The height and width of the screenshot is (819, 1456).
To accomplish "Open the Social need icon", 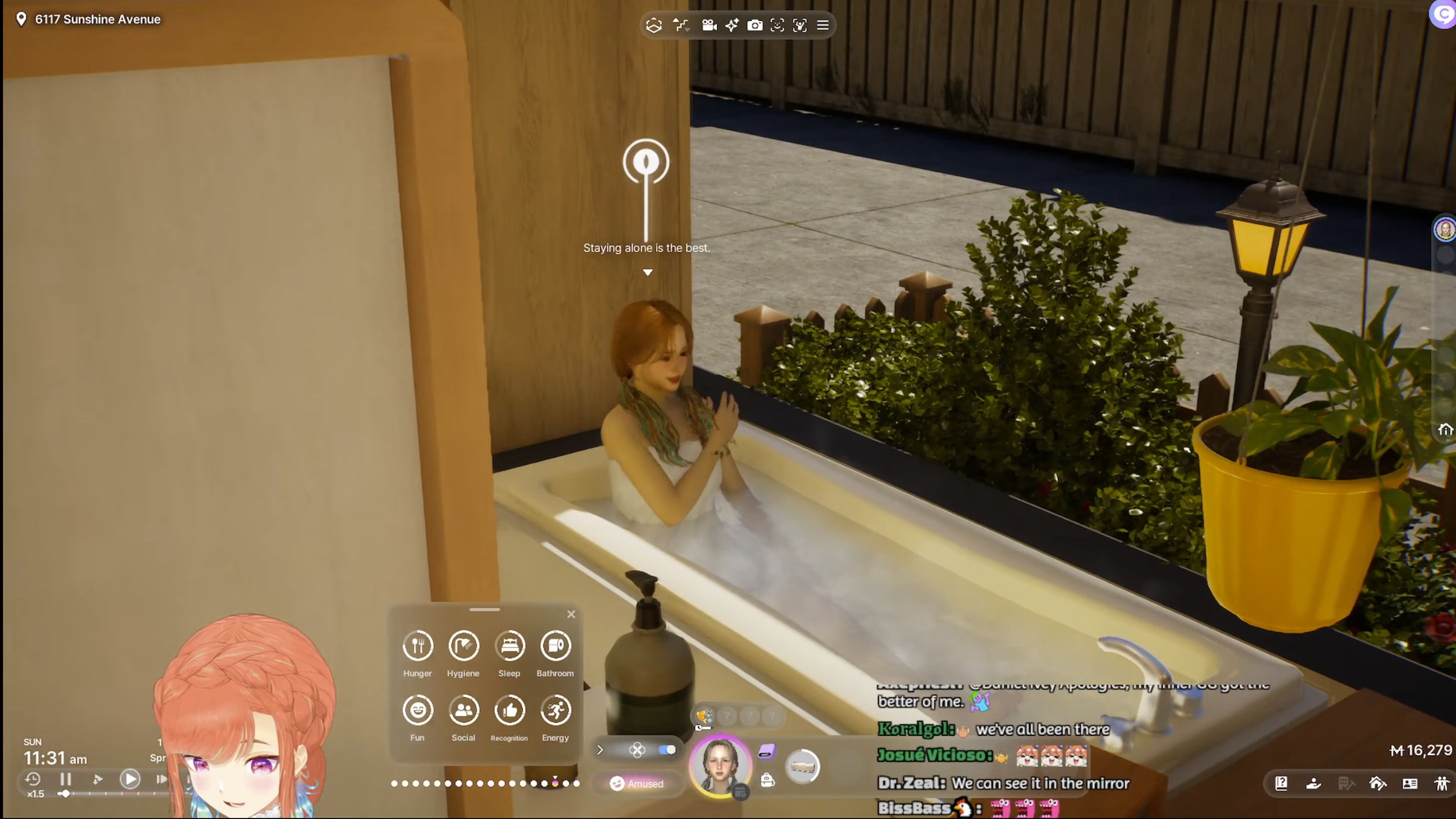I will pos(463,710).
